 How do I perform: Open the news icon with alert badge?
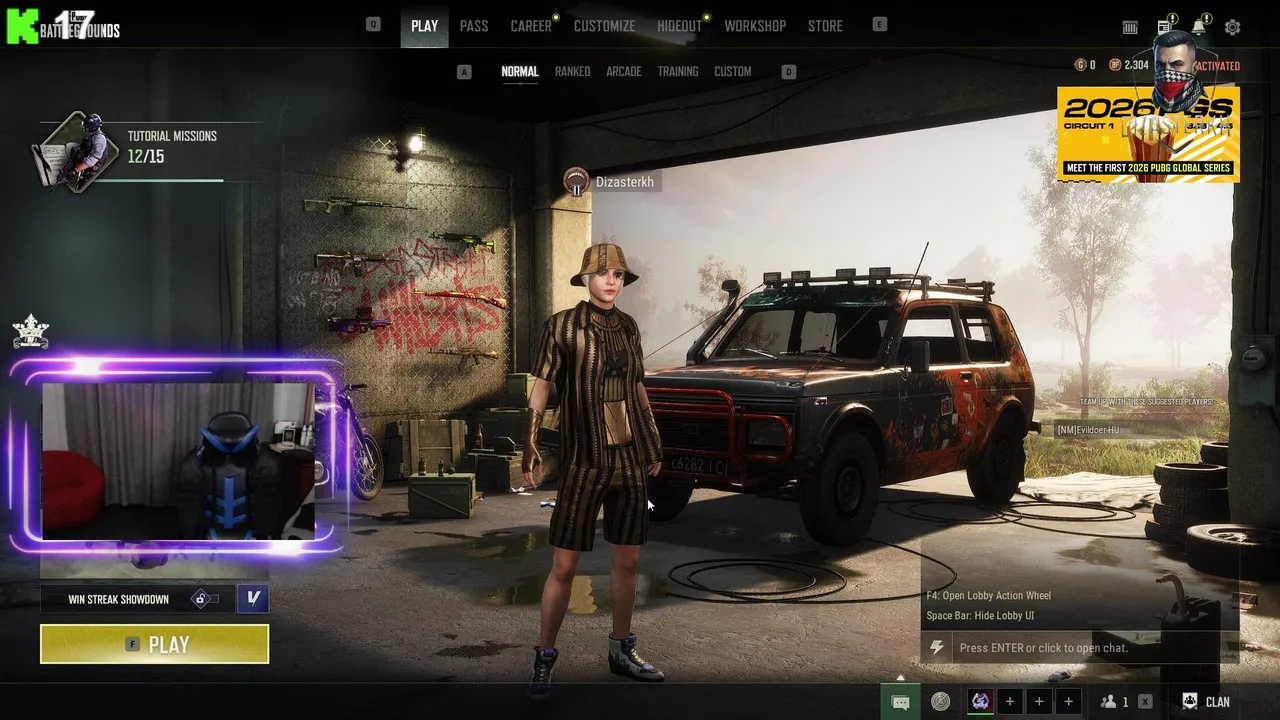(1165, 28)
